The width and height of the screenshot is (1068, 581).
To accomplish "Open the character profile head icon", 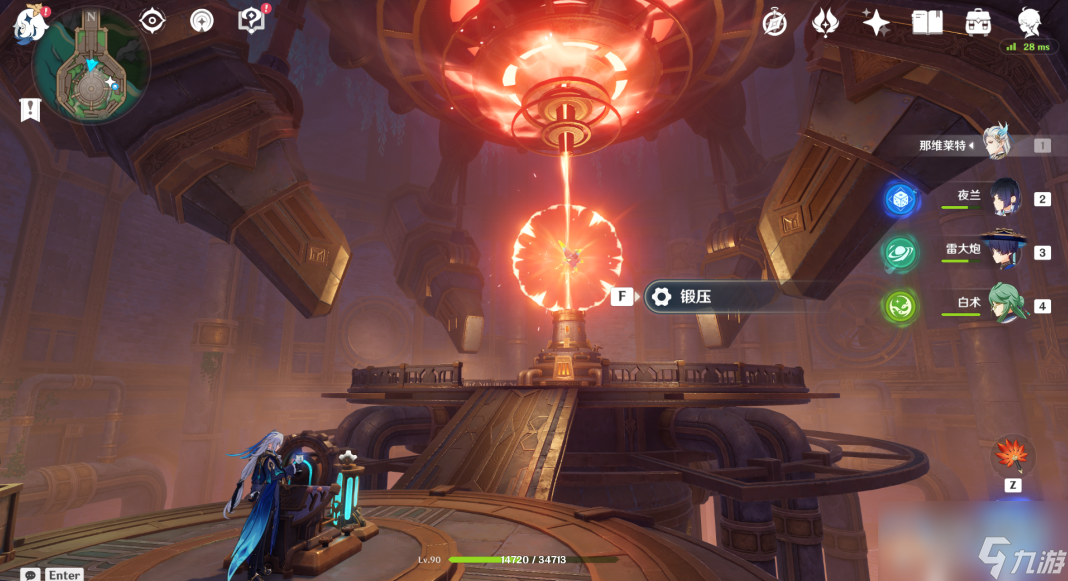I will (1029, 21).
